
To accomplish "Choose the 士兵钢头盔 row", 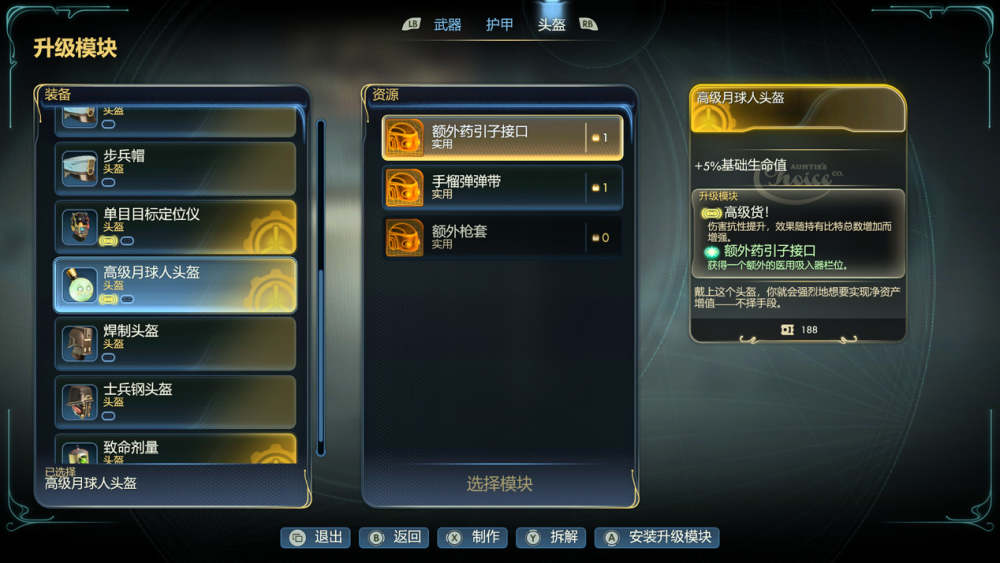I will click(x=175, y=401).
